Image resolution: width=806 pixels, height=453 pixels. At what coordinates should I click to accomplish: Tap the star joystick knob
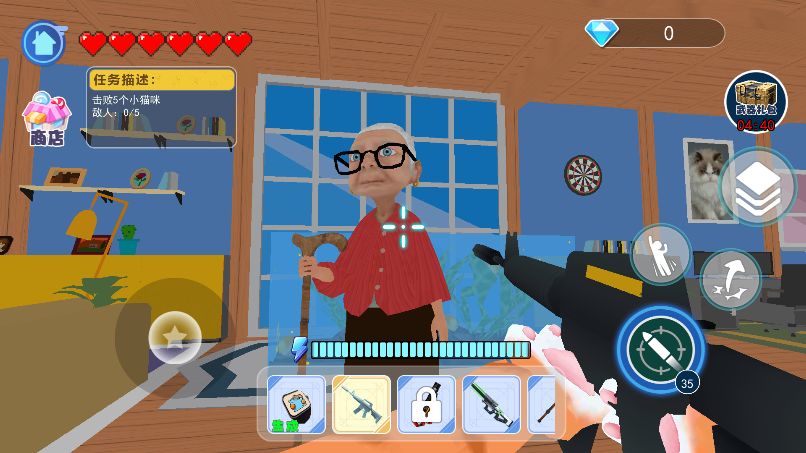[175, 337]
